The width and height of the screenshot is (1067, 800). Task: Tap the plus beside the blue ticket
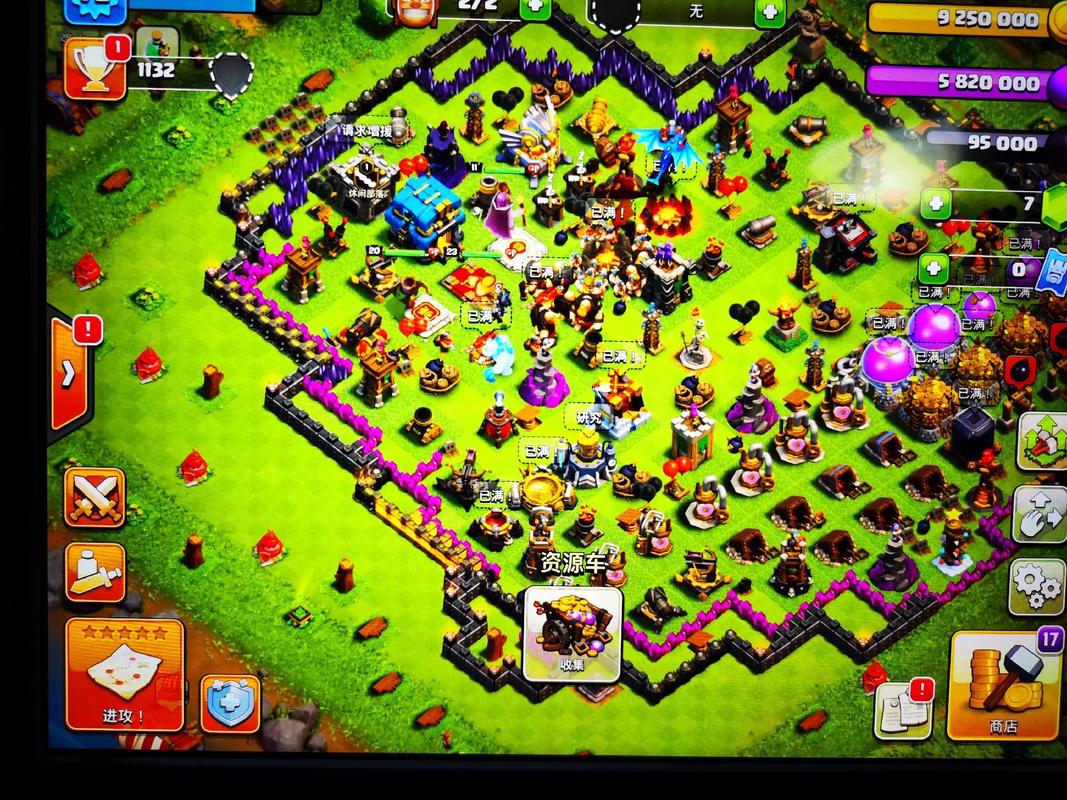933,268
